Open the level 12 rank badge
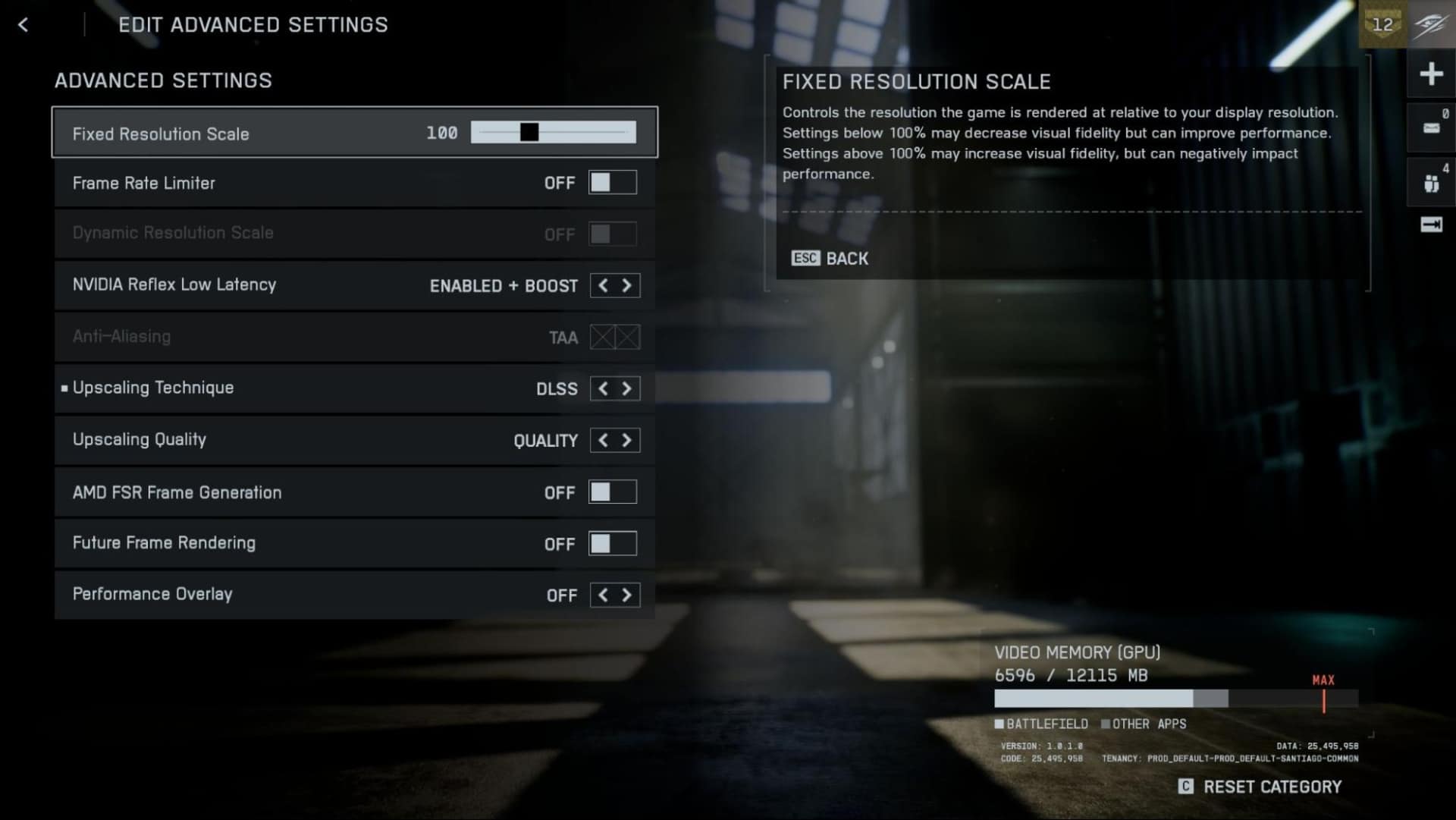 click(1382, 24)
